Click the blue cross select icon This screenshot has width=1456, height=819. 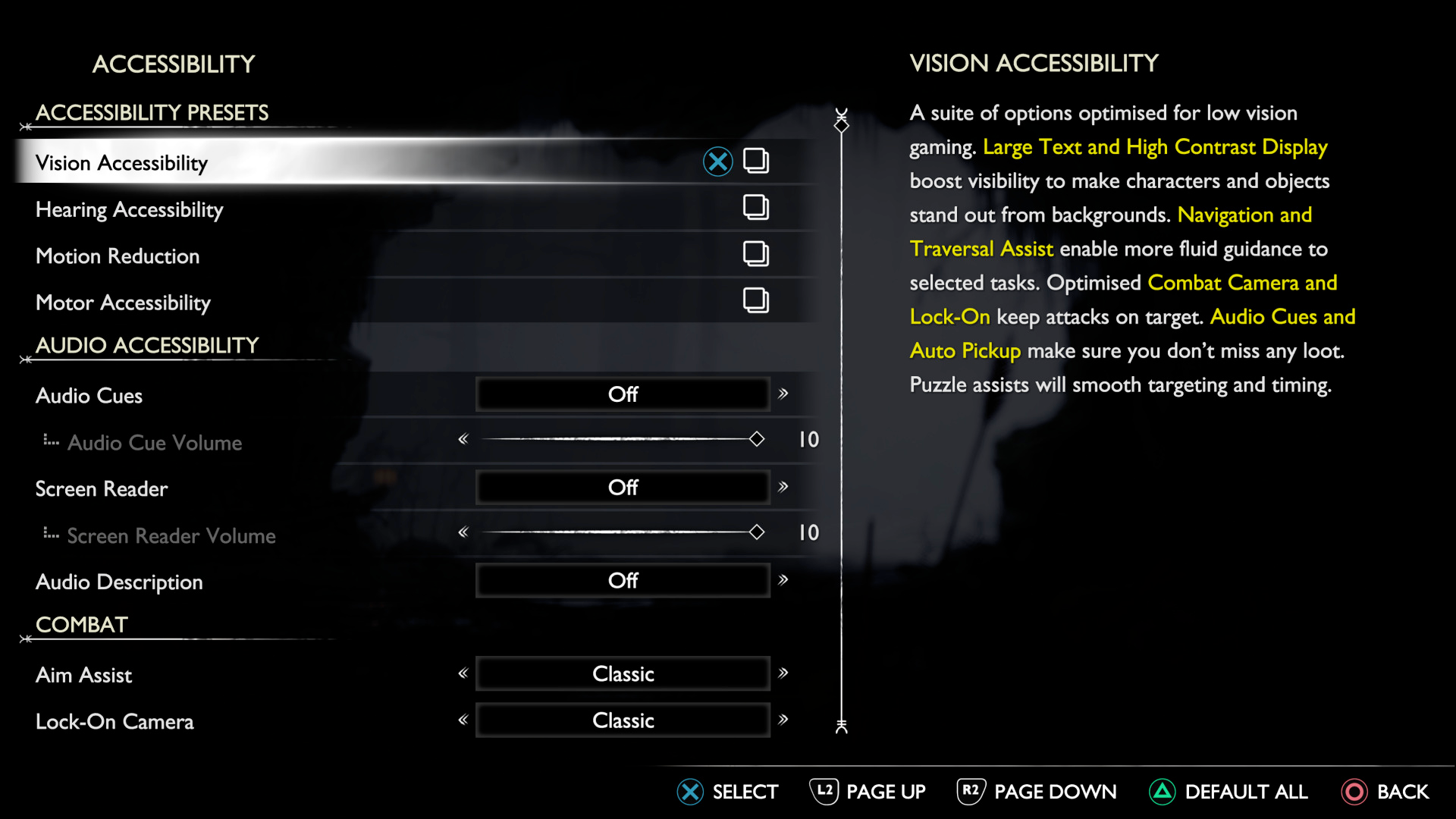click(717, 162)
